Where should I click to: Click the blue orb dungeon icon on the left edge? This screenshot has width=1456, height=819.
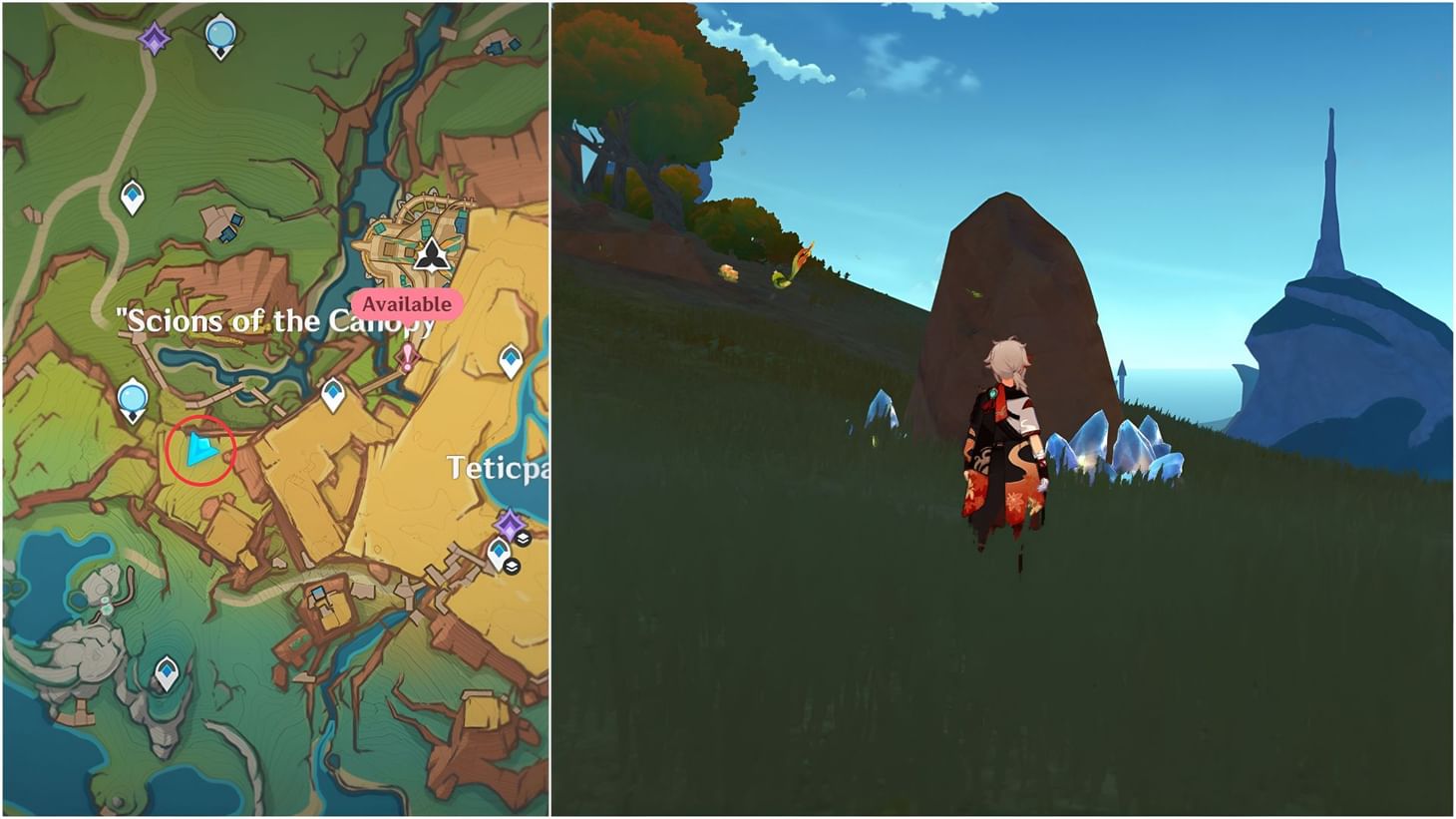132,398
